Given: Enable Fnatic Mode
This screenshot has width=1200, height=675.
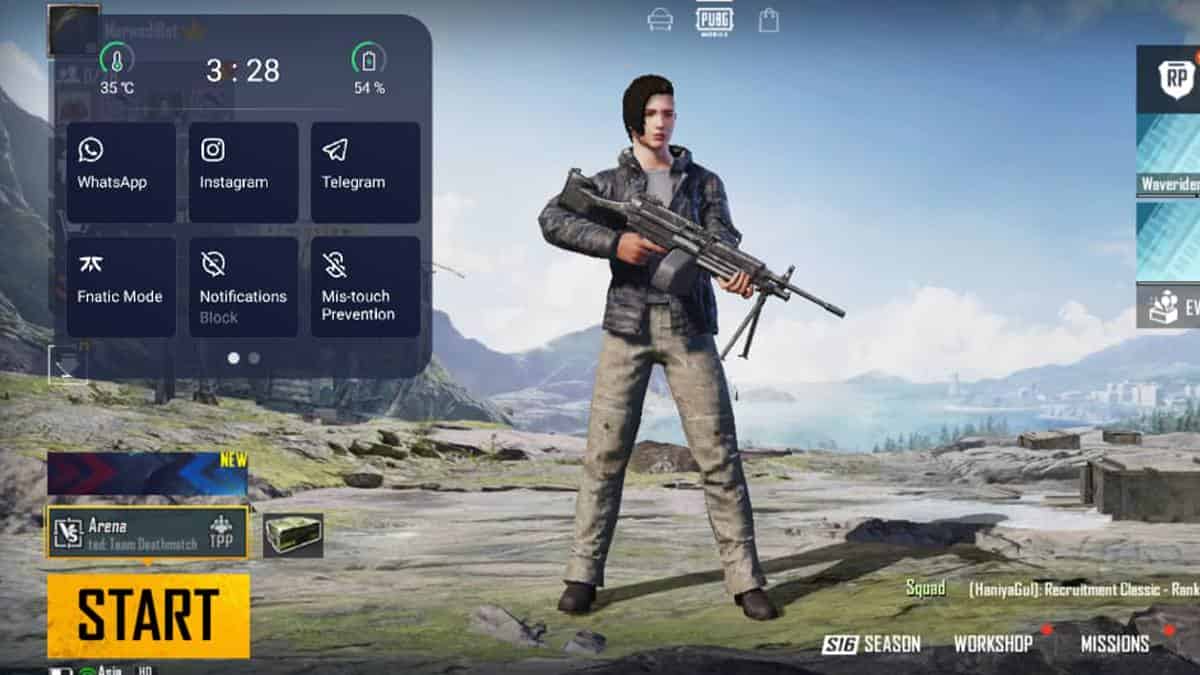Looking at the screenshot, I should [x=121, y=286].
